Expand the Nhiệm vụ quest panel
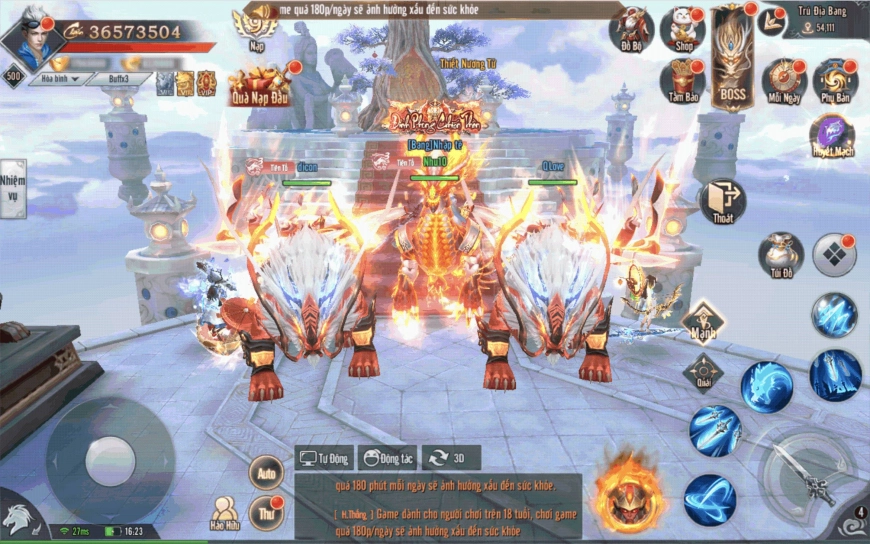Image resolution: width=870 pixels, height=544 pixels. (12, 189)
